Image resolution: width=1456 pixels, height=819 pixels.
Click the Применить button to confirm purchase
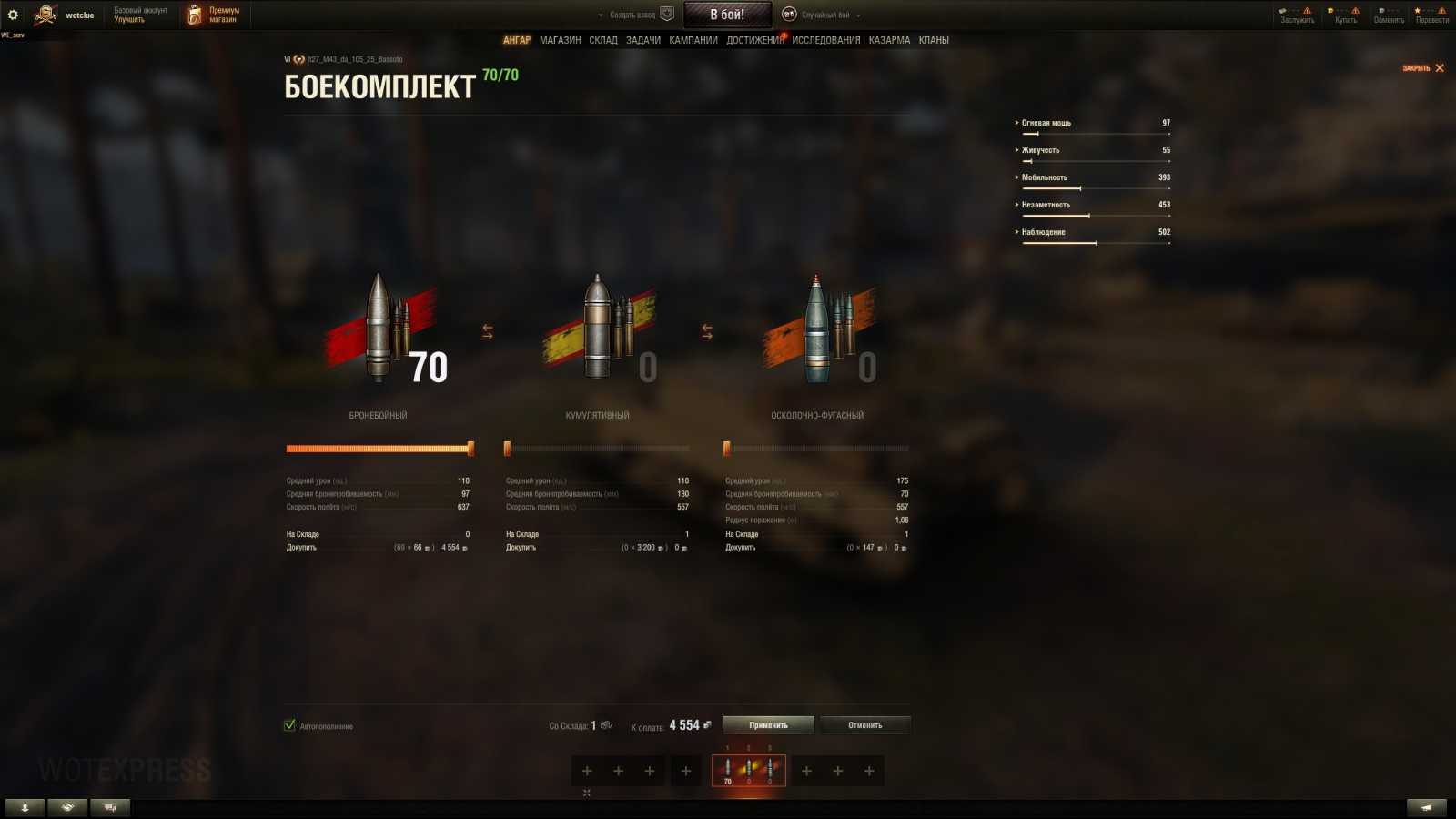tap(767, 724)
